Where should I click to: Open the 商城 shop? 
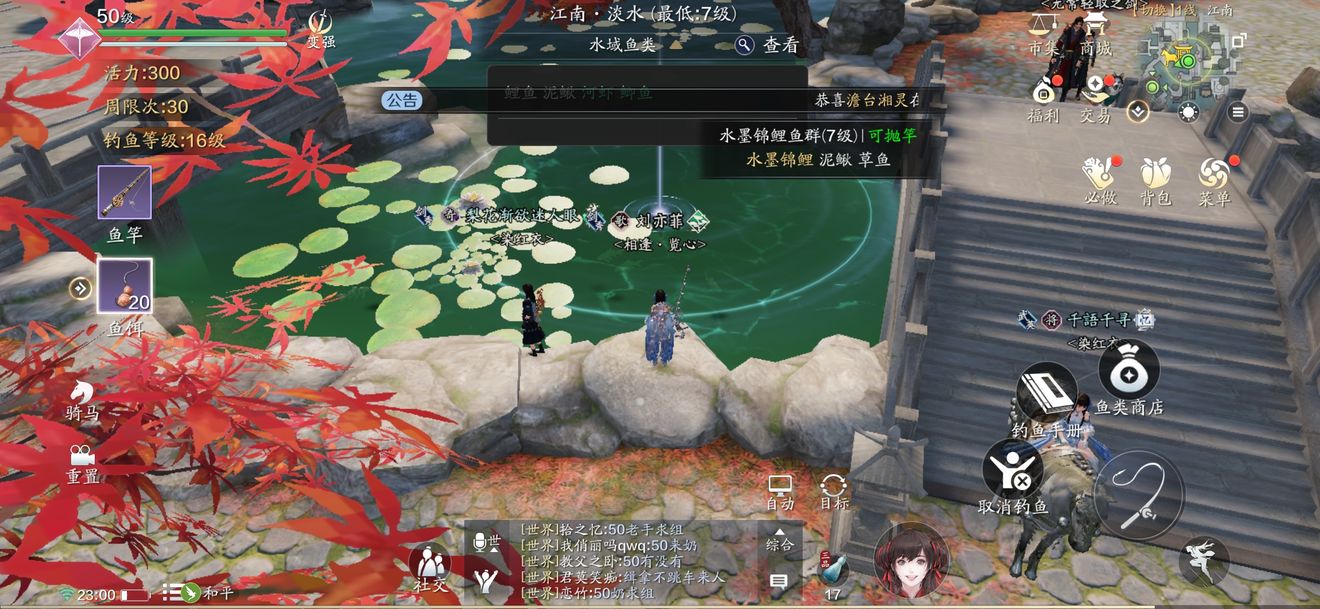pos(1095,48)
